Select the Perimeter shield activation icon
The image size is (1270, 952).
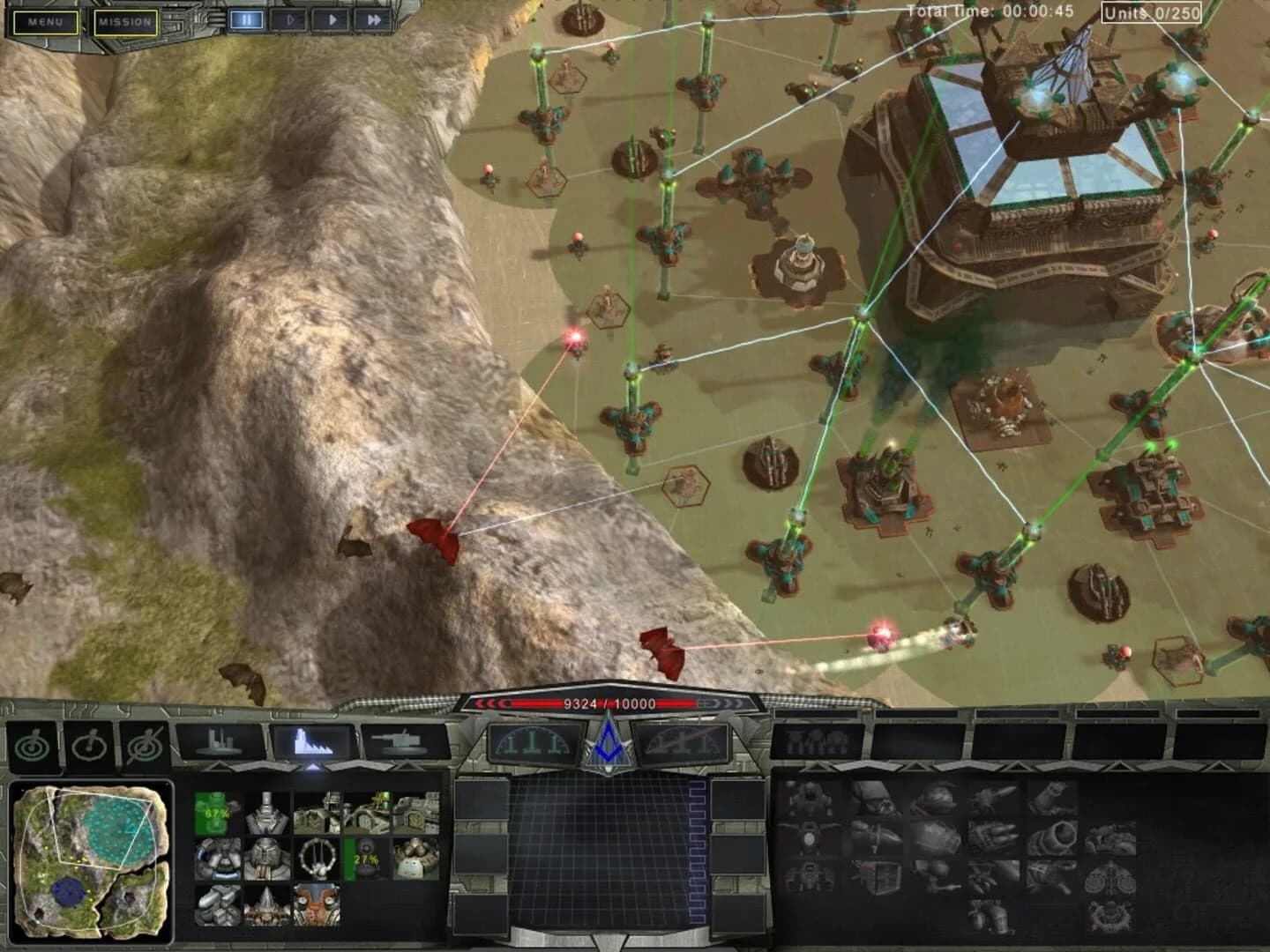pyautogui.click(x=32, y=745)
